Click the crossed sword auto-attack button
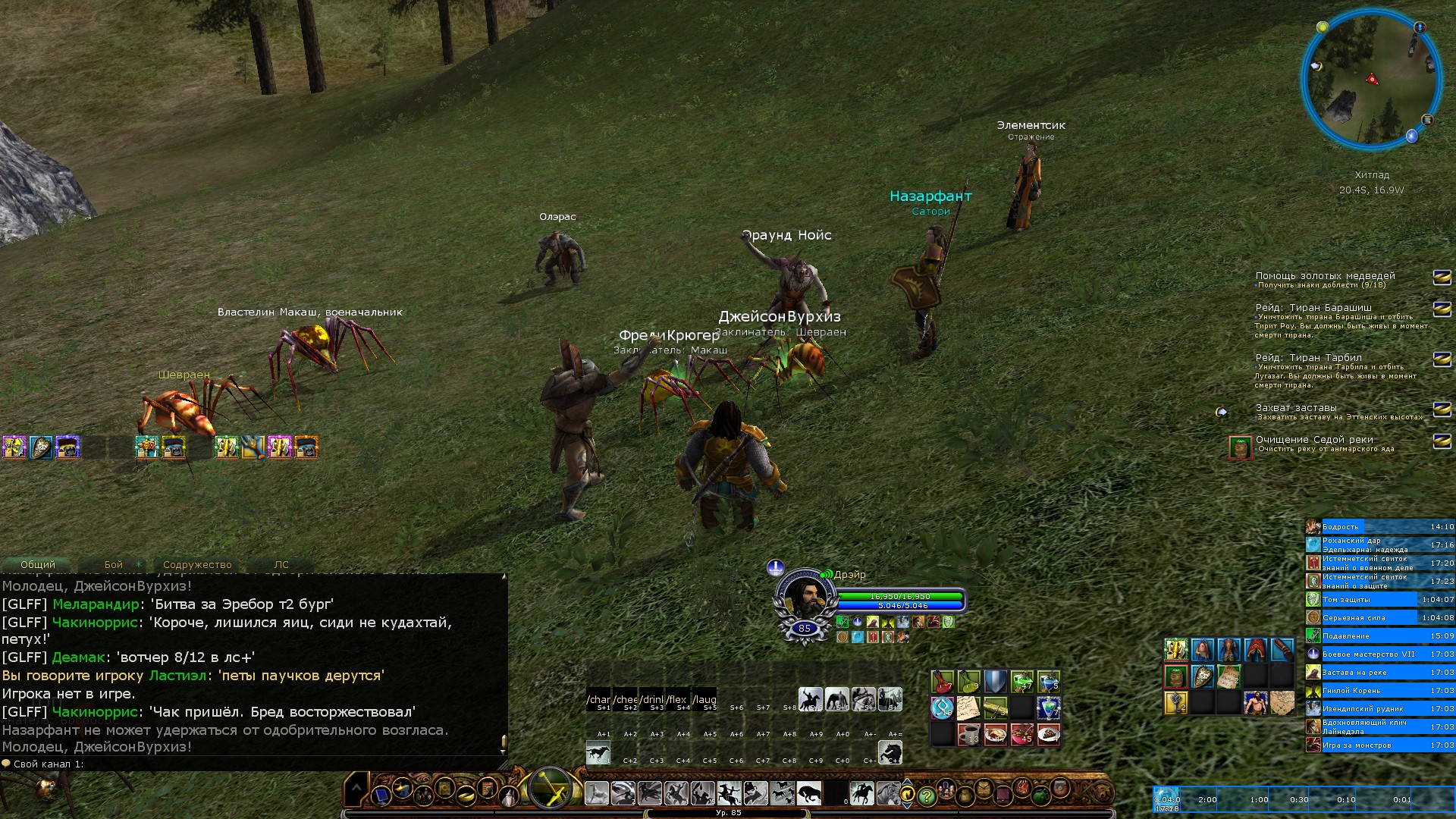The image size is (1456, 819). coord(550,789)
